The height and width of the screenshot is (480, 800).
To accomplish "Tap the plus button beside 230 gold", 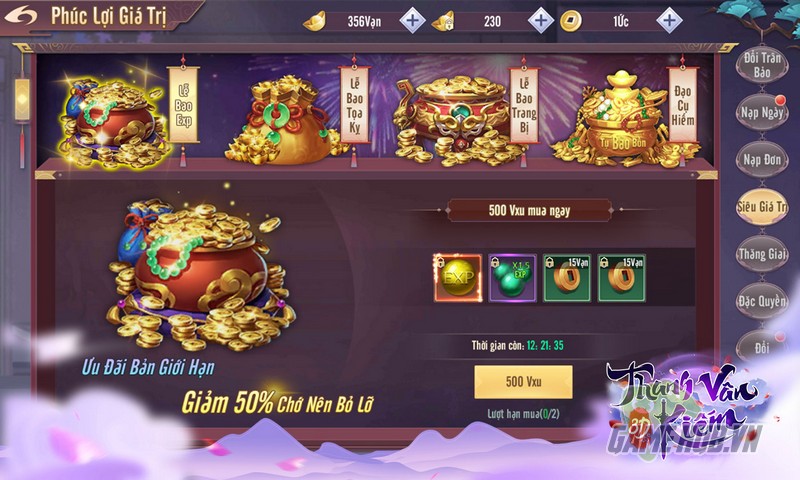I will 540,20.
